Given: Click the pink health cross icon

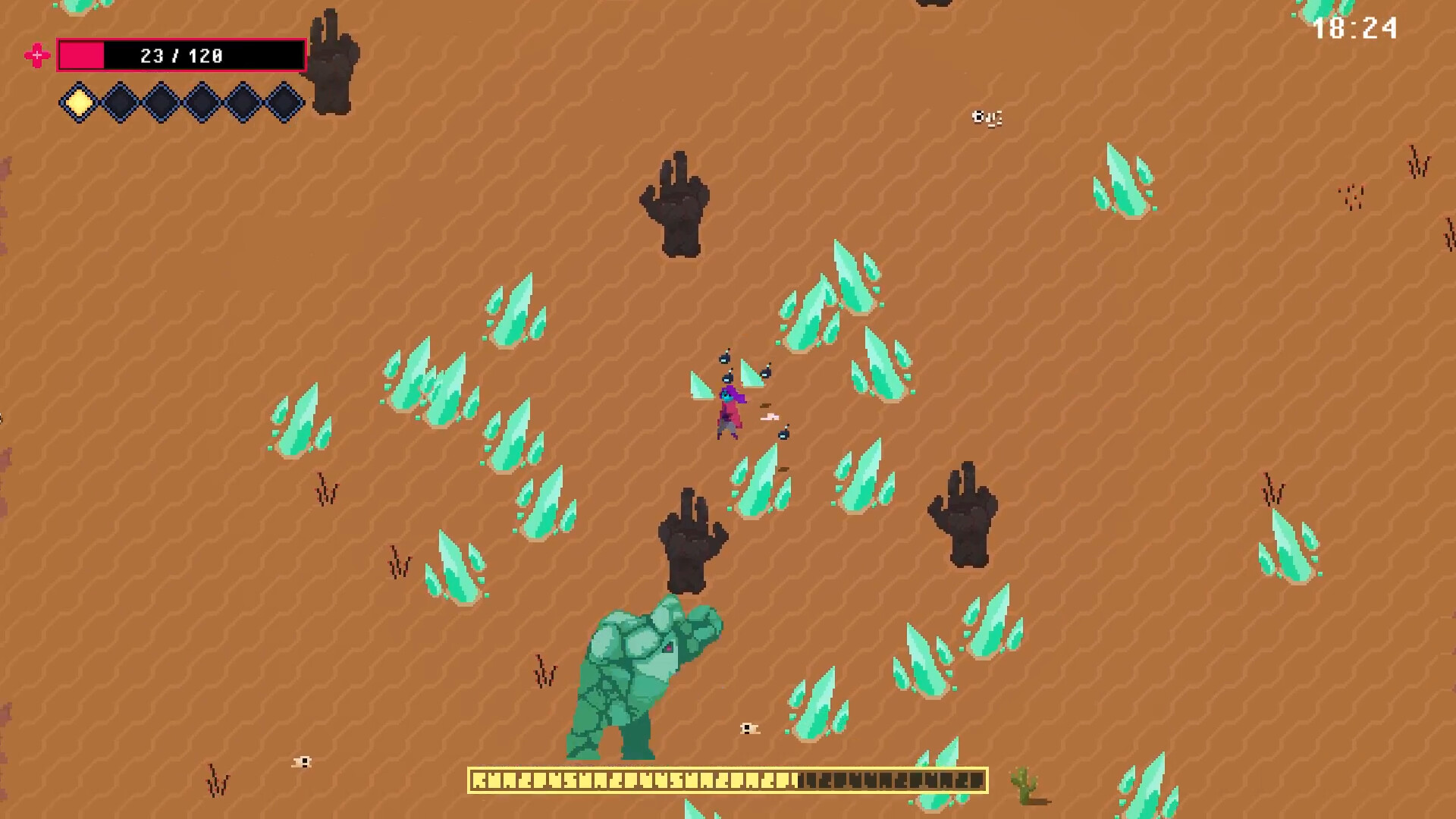Looking at the screenshot, I should point(36,55).
